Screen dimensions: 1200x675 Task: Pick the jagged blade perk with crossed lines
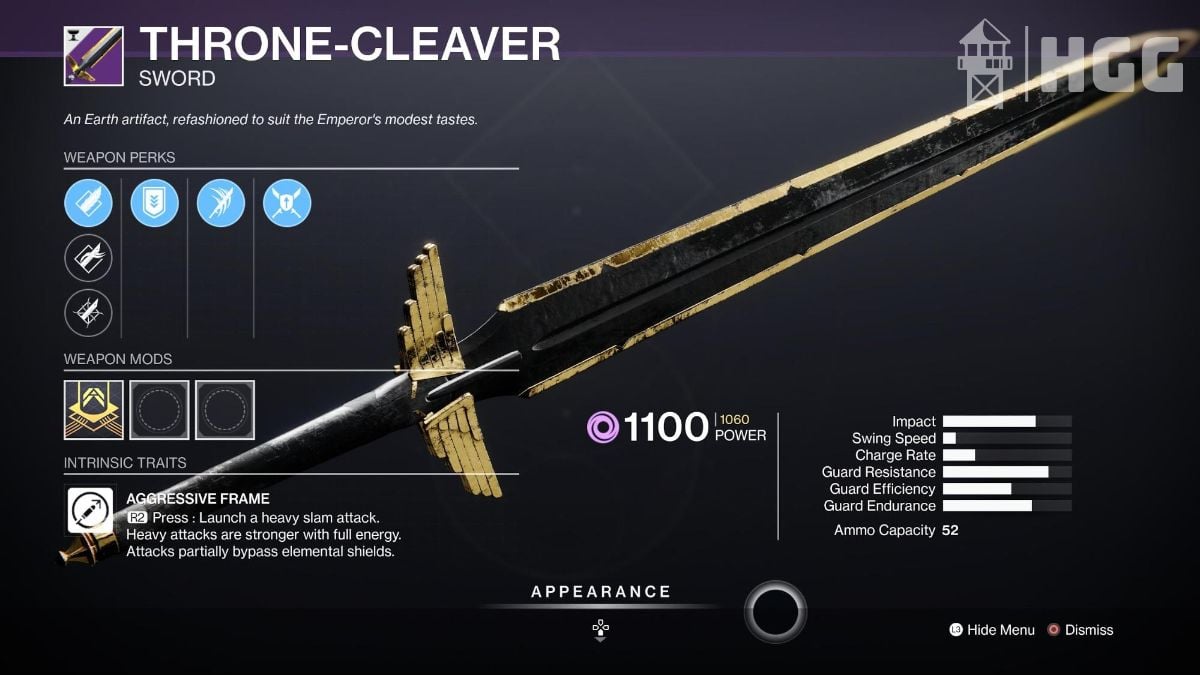pos(88,312)
